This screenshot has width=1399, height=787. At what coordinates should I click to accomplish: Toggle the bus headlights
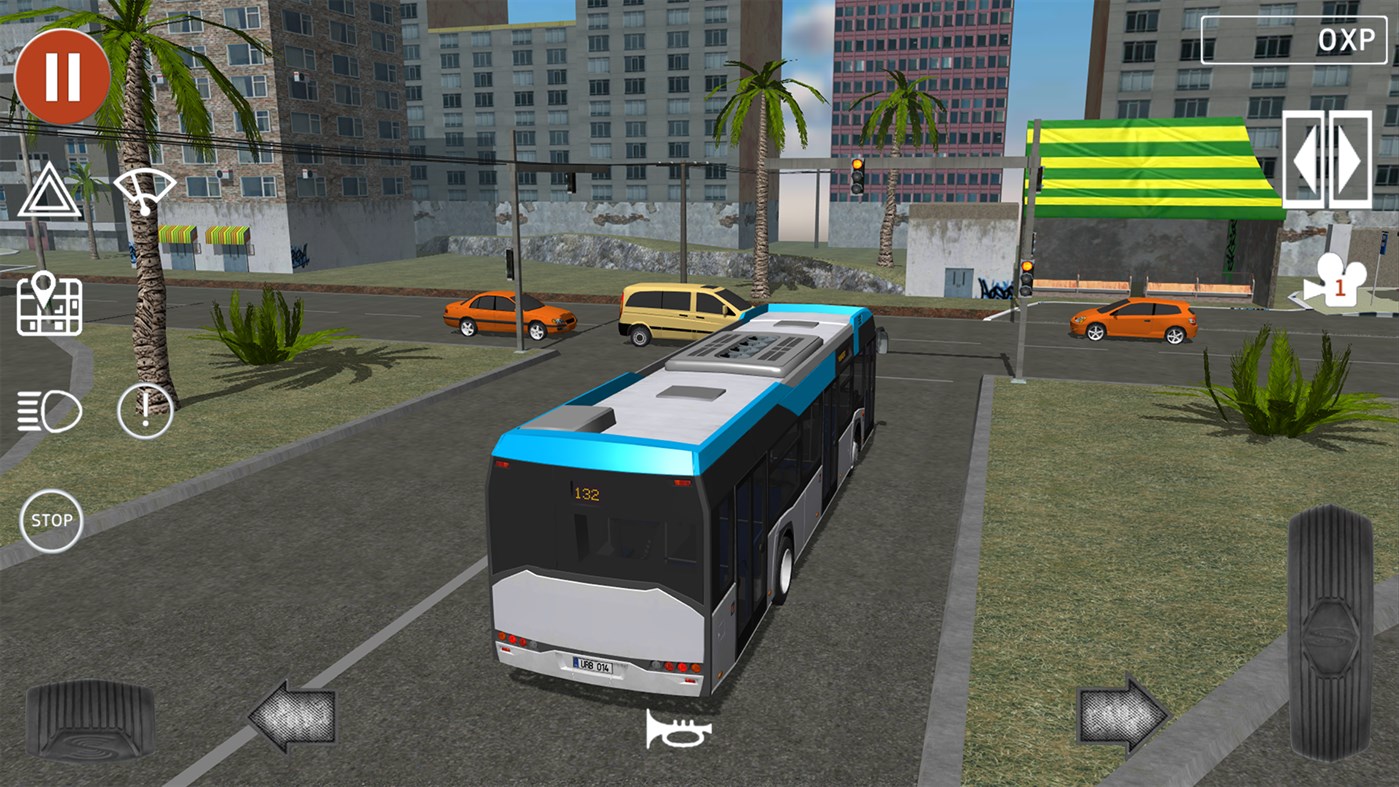(x=48, y=410)
